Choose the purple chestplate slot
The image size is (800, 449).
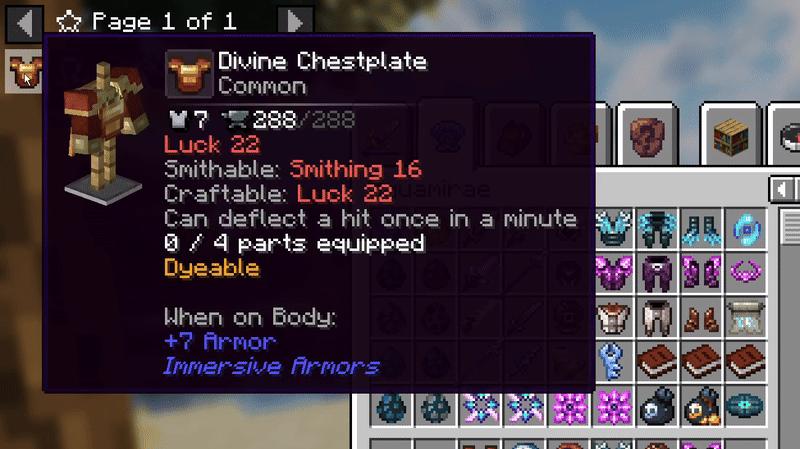pos(611,272)
